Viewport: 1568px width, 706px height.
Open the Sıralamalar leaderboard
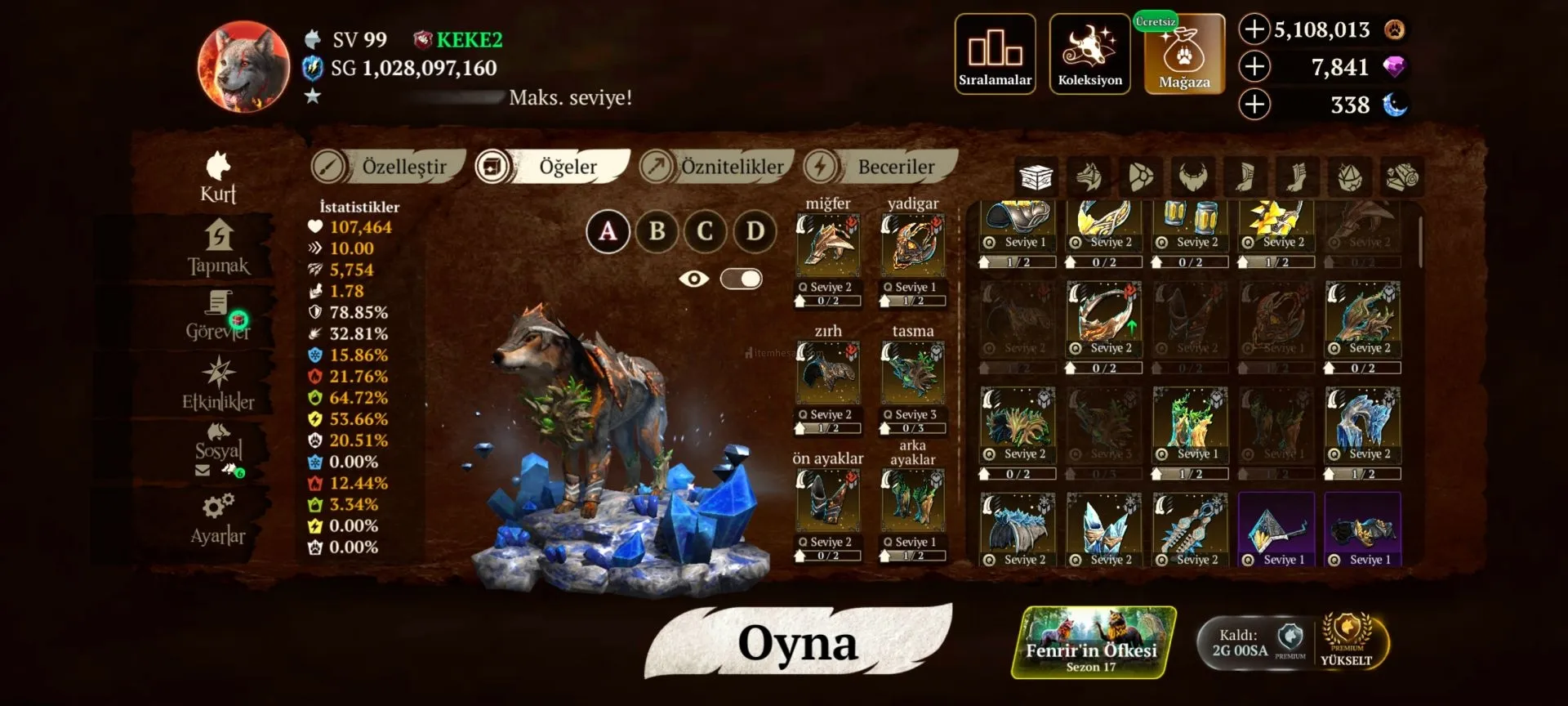coord(995,54)
